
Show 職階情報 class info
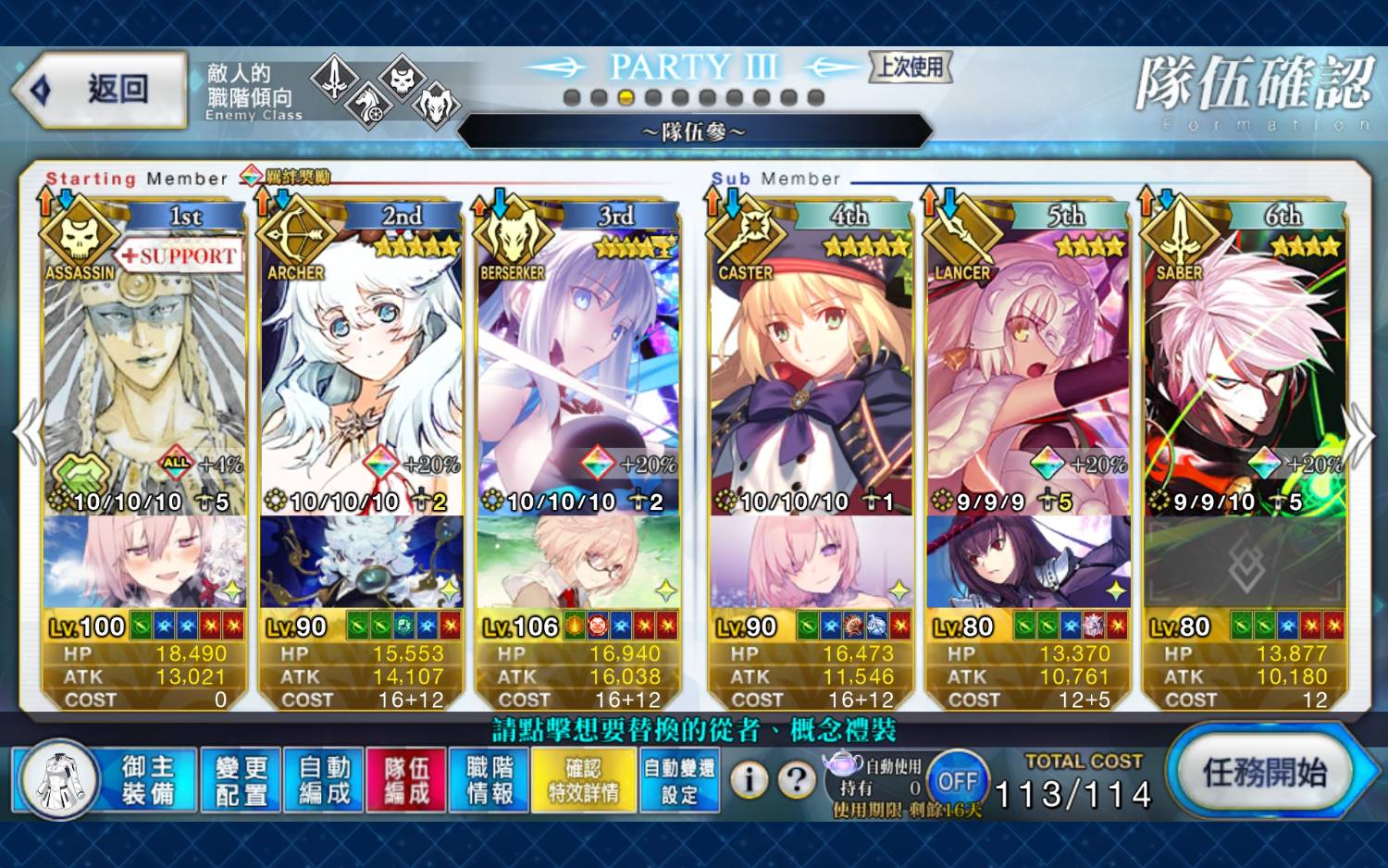point(490,780)
